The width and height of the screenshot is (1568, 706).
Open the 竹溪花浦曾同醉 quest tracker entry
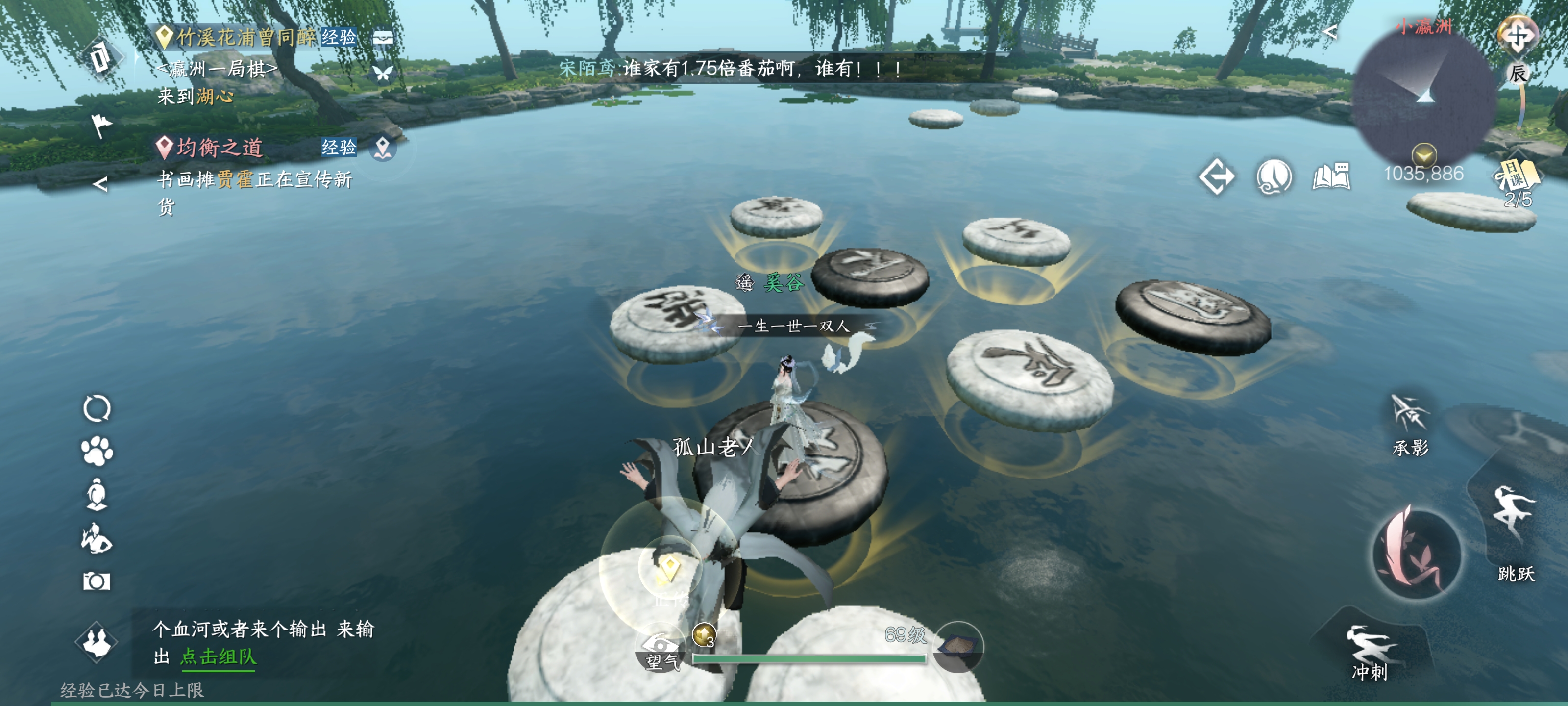(246, 38)
